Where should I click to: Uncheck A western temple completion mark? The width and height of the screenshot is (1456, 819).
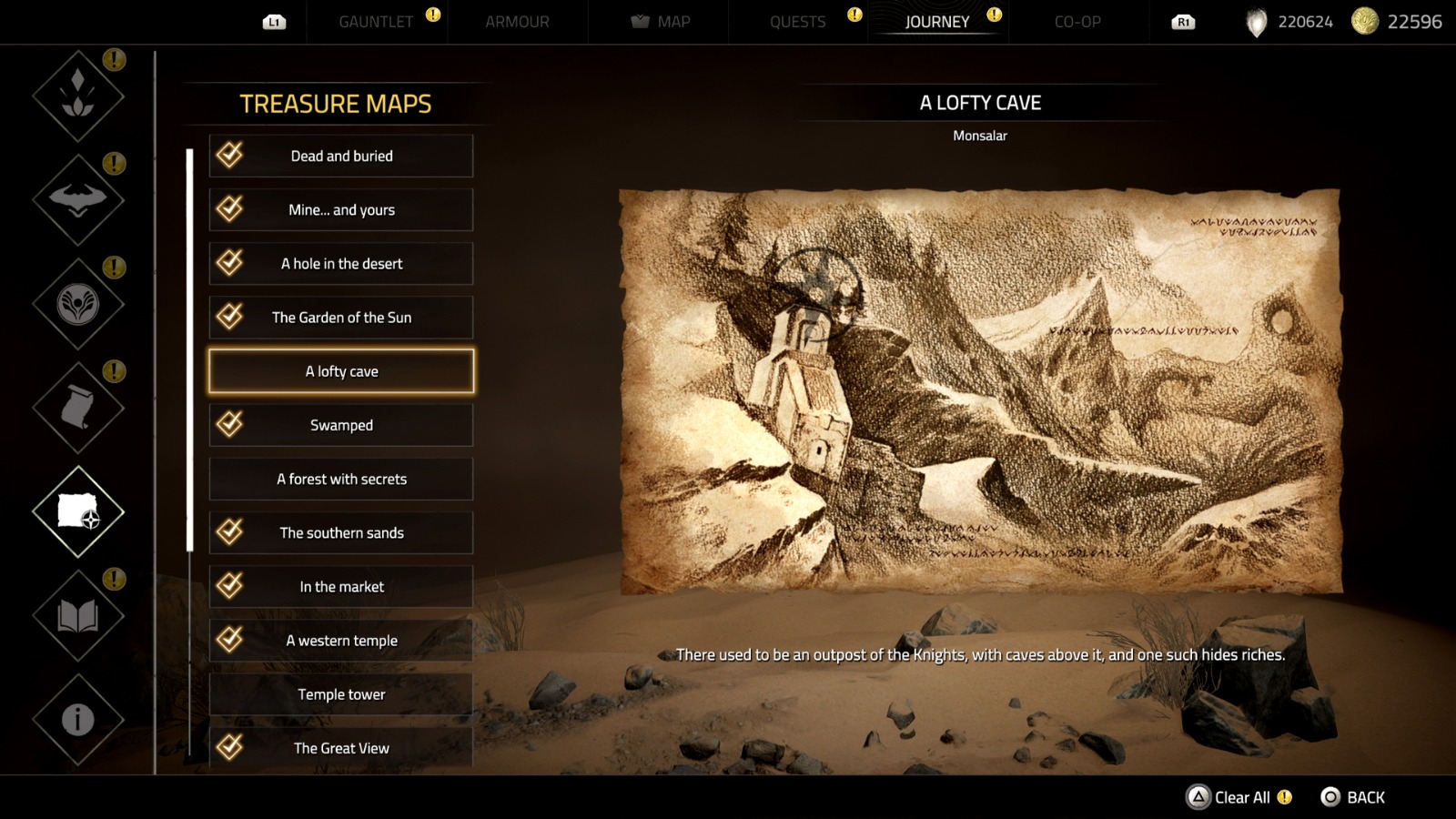coord(230,640)
